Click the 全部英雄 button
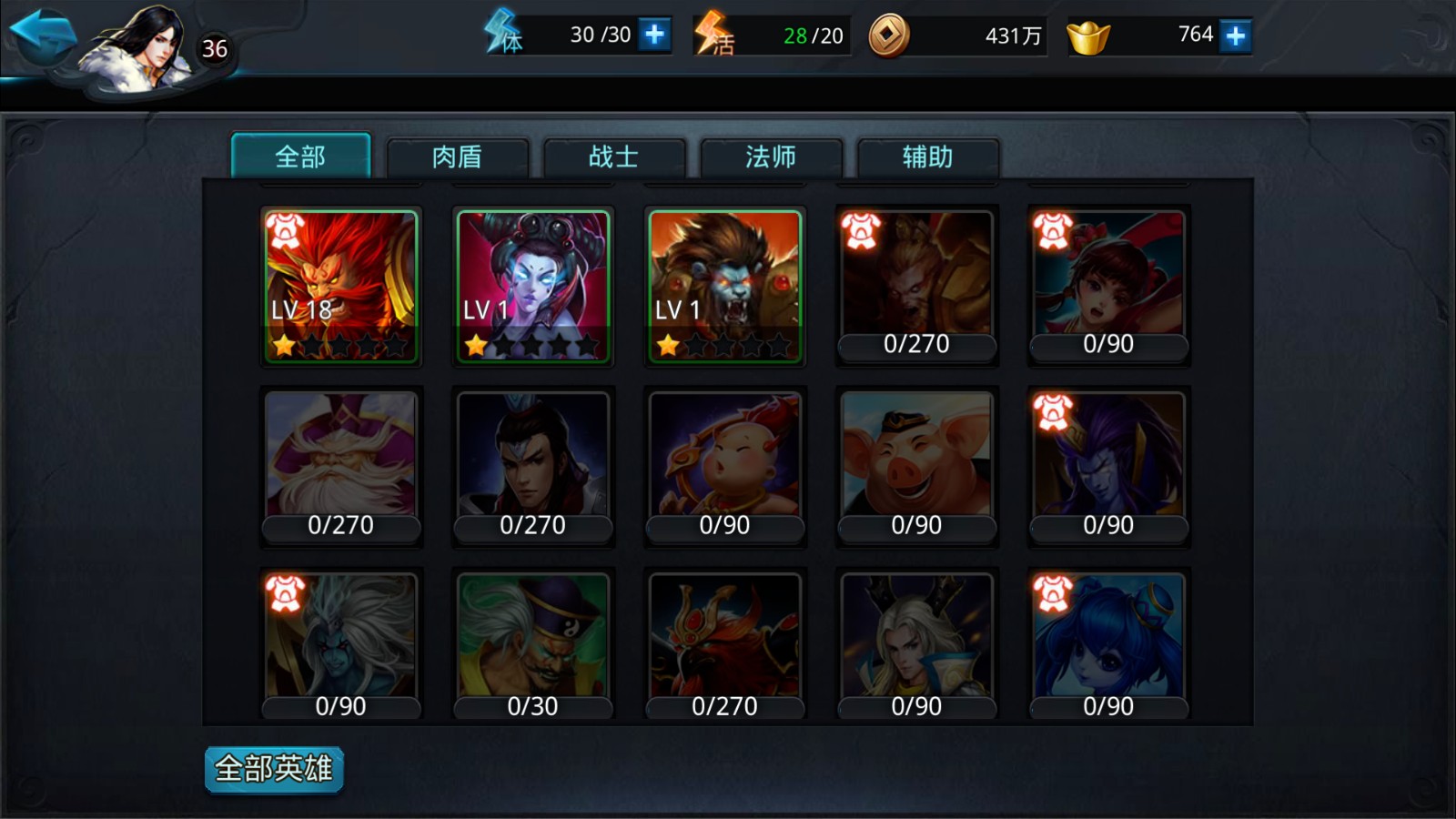The width and height of the screenshot is (1456, 819). click(274, 769)
